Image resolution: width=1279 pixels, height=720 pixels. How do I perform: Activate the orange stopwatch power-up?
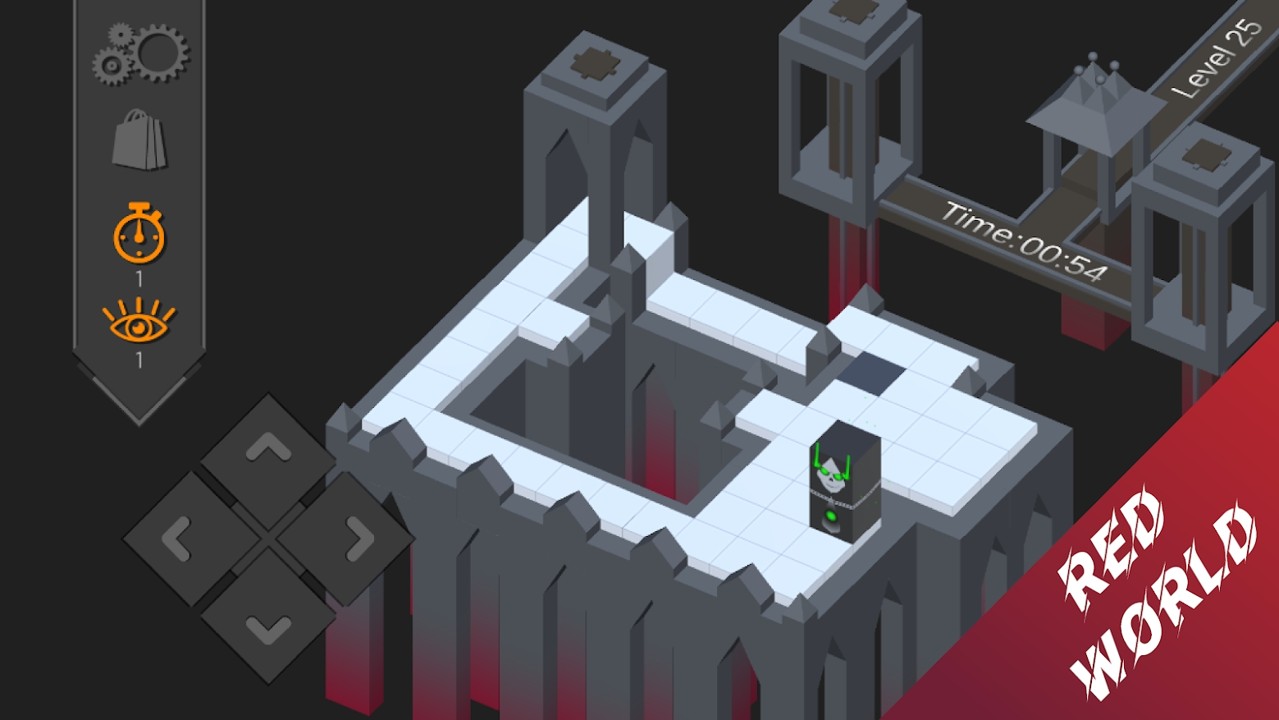coord(139,233)
